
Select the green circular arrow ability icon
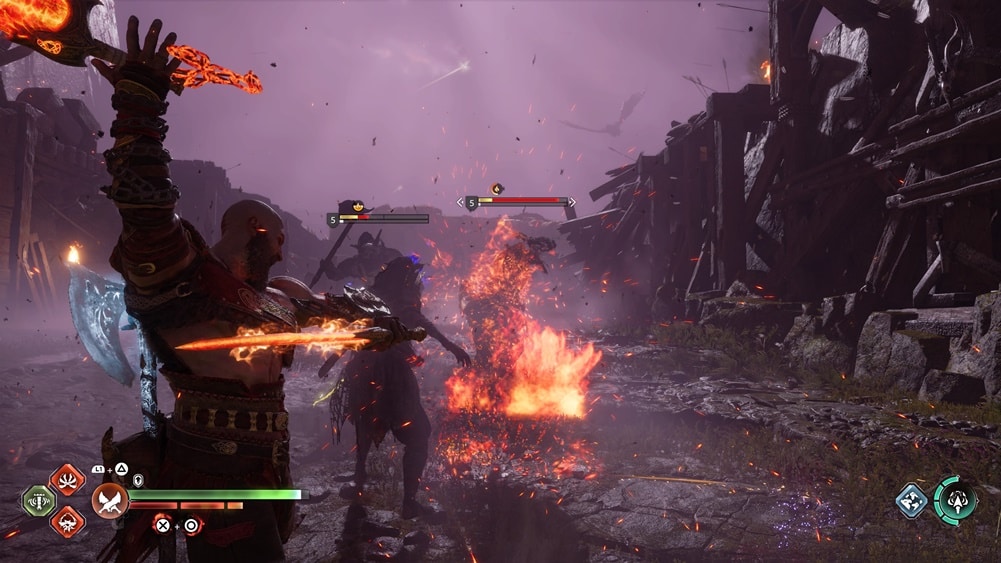(x=955, y=499)
